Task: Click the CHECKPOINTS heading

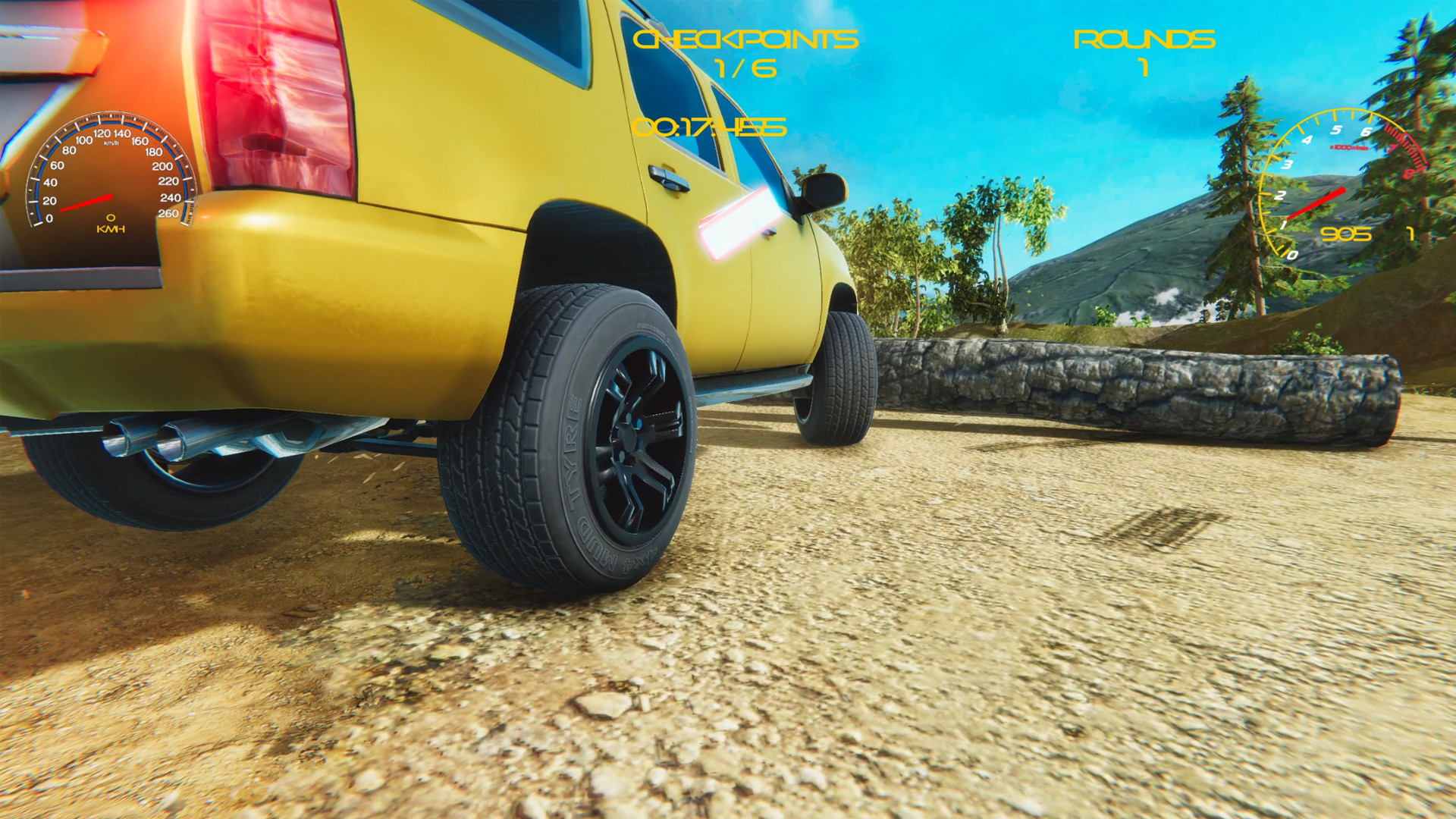Action: coord(747,39)
